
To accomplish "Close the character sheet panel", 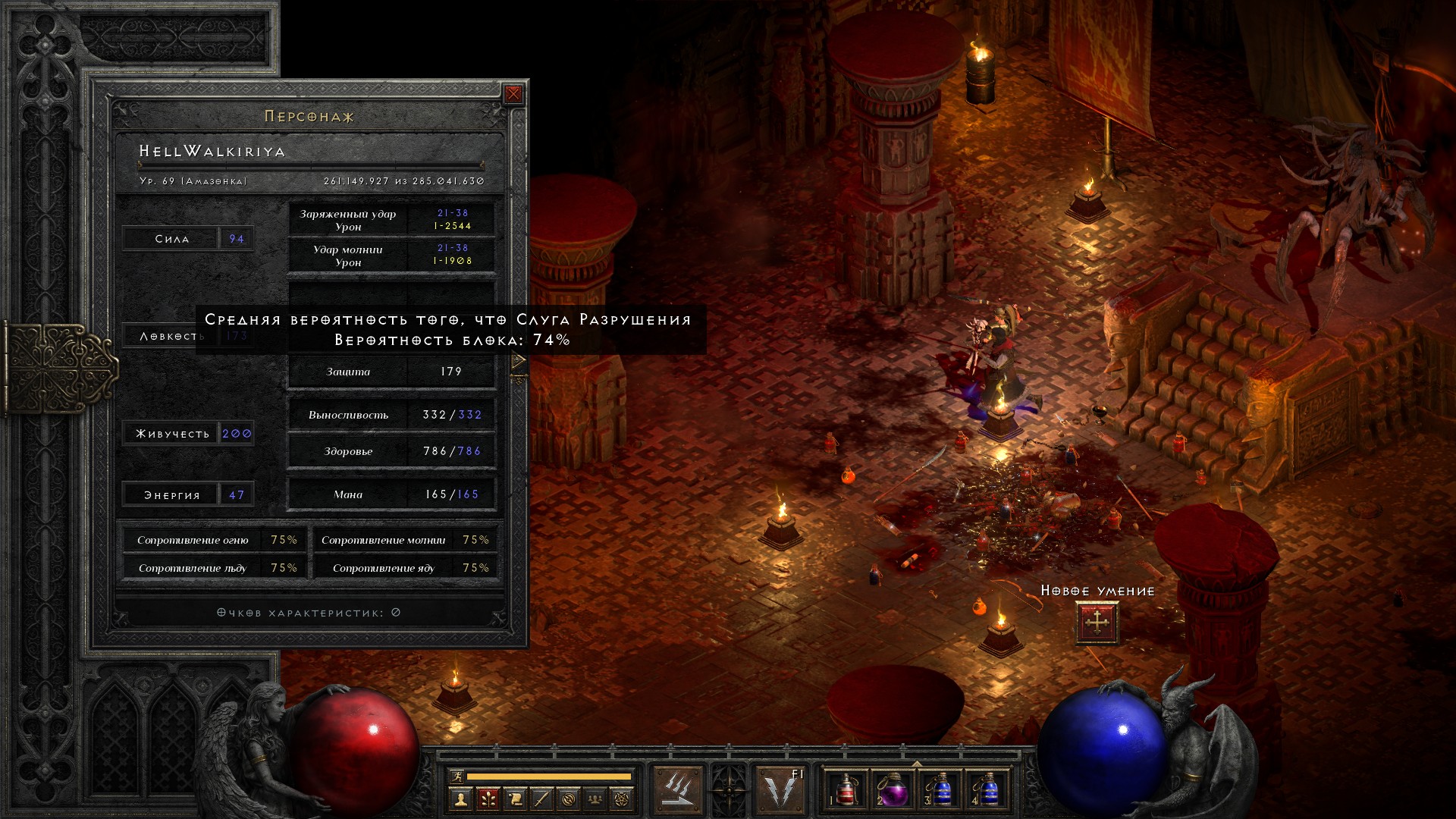I will (513, 94).
